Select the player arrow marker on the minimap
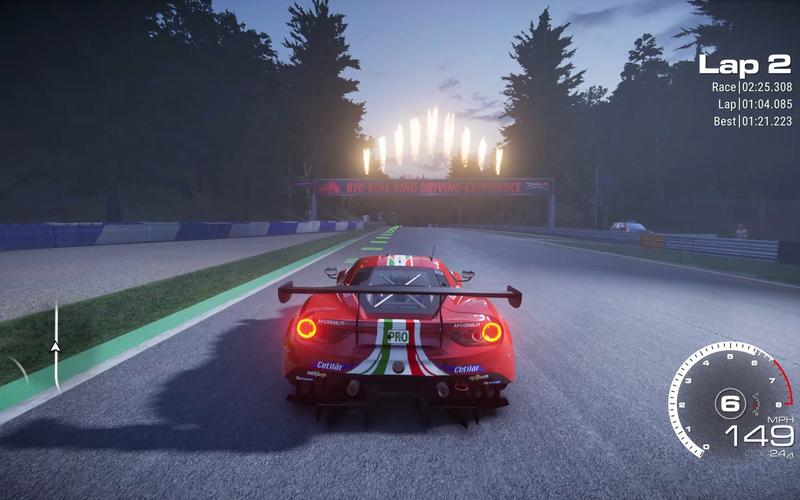This screenshot has width=800, height=500. pyautogui.click(x=56, y=346)
